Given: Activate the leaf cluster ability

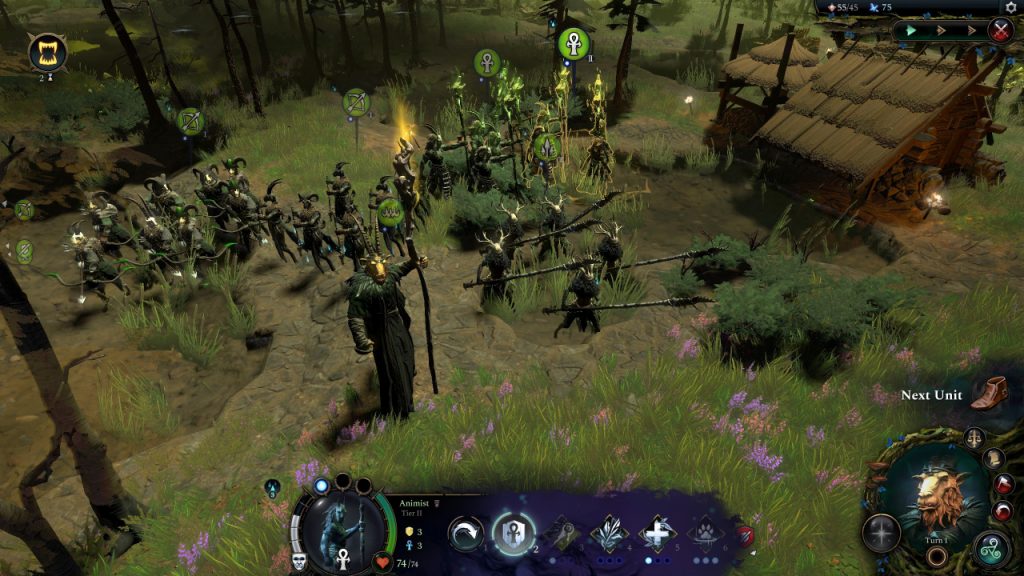Looking at the screenshot, I should point(609,534).
